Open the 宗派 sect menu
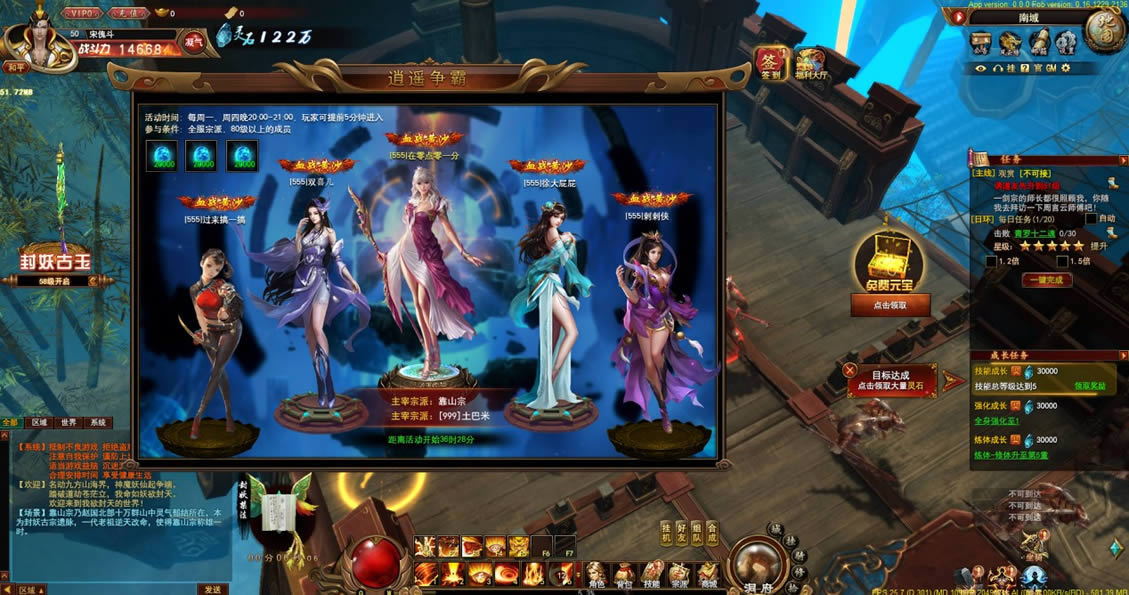Screen dimensions: 1129x595 coord(680,574)
